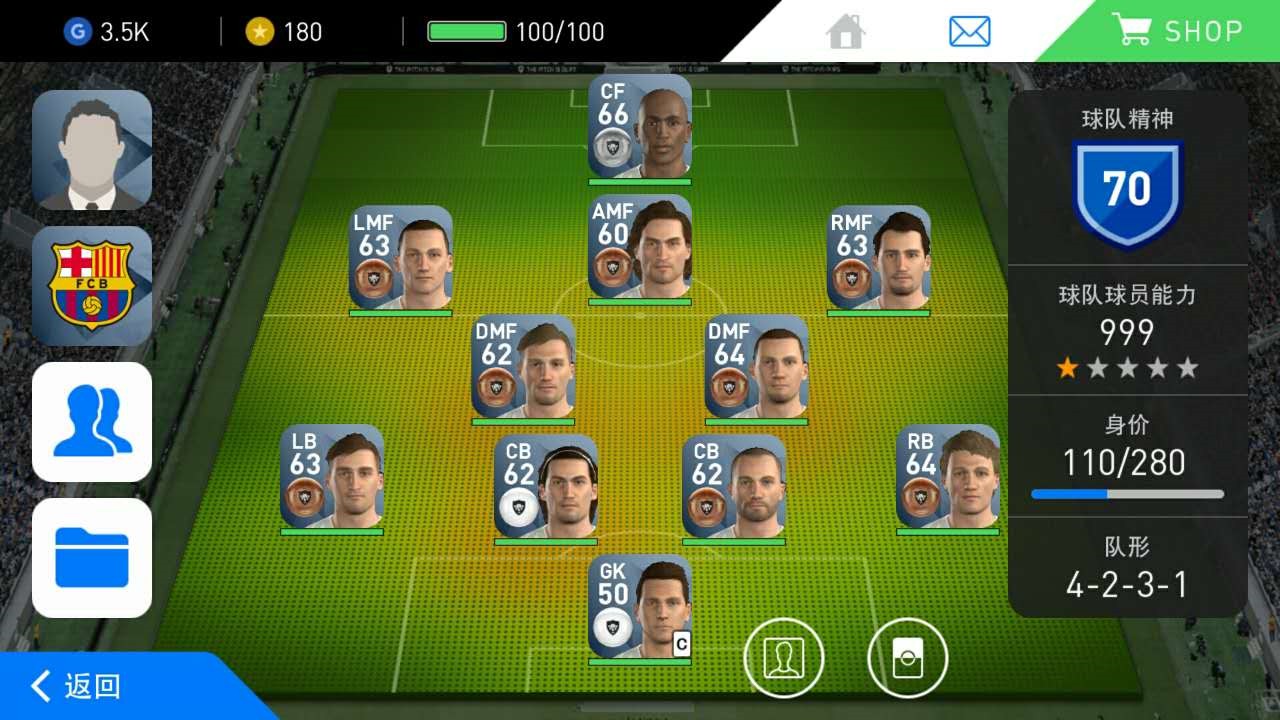Choose the RB player card
Viewport: 1280px width, 720px height.
[x=948, y=477]
